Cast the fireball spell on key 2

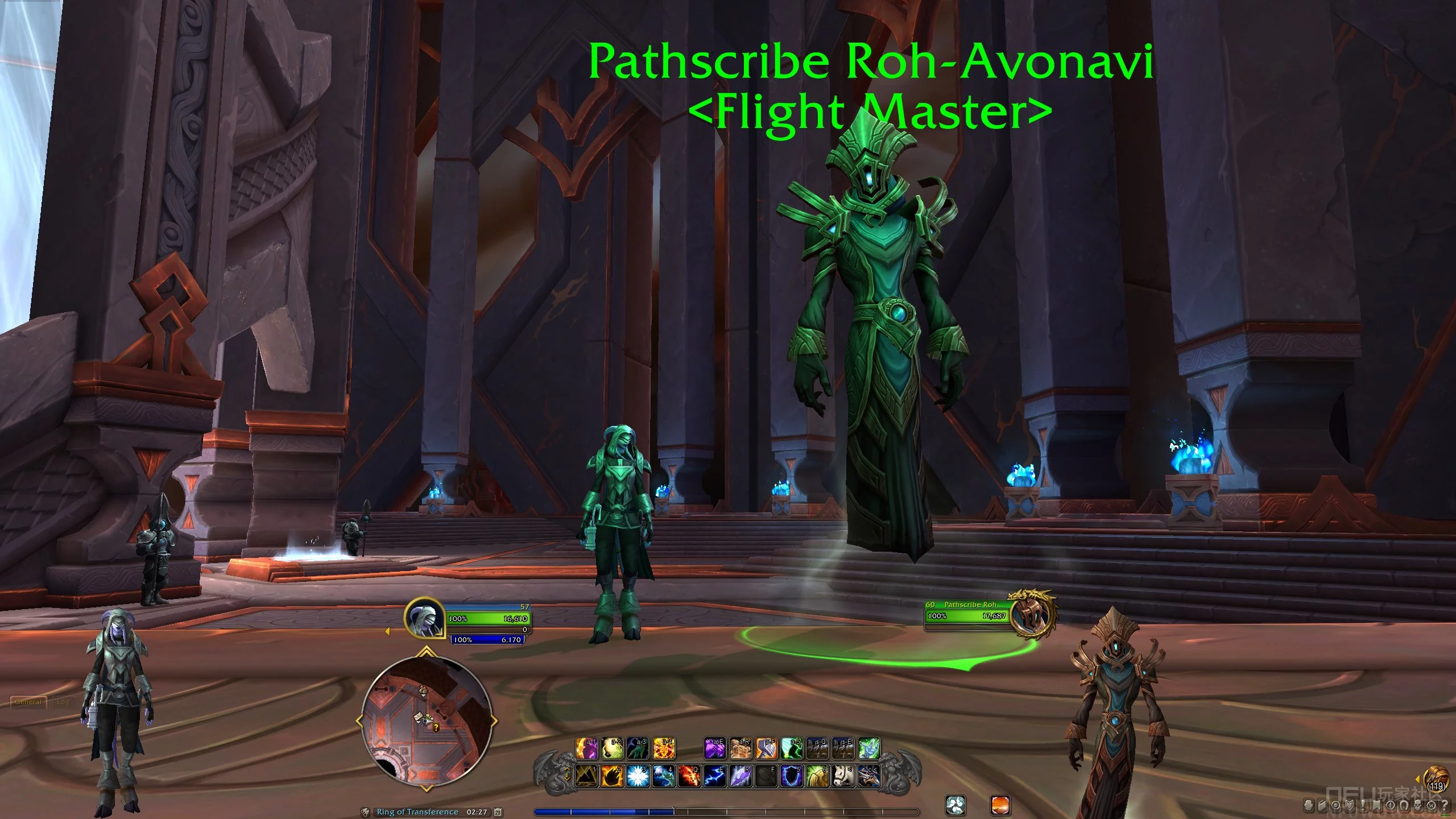(611, 776)
